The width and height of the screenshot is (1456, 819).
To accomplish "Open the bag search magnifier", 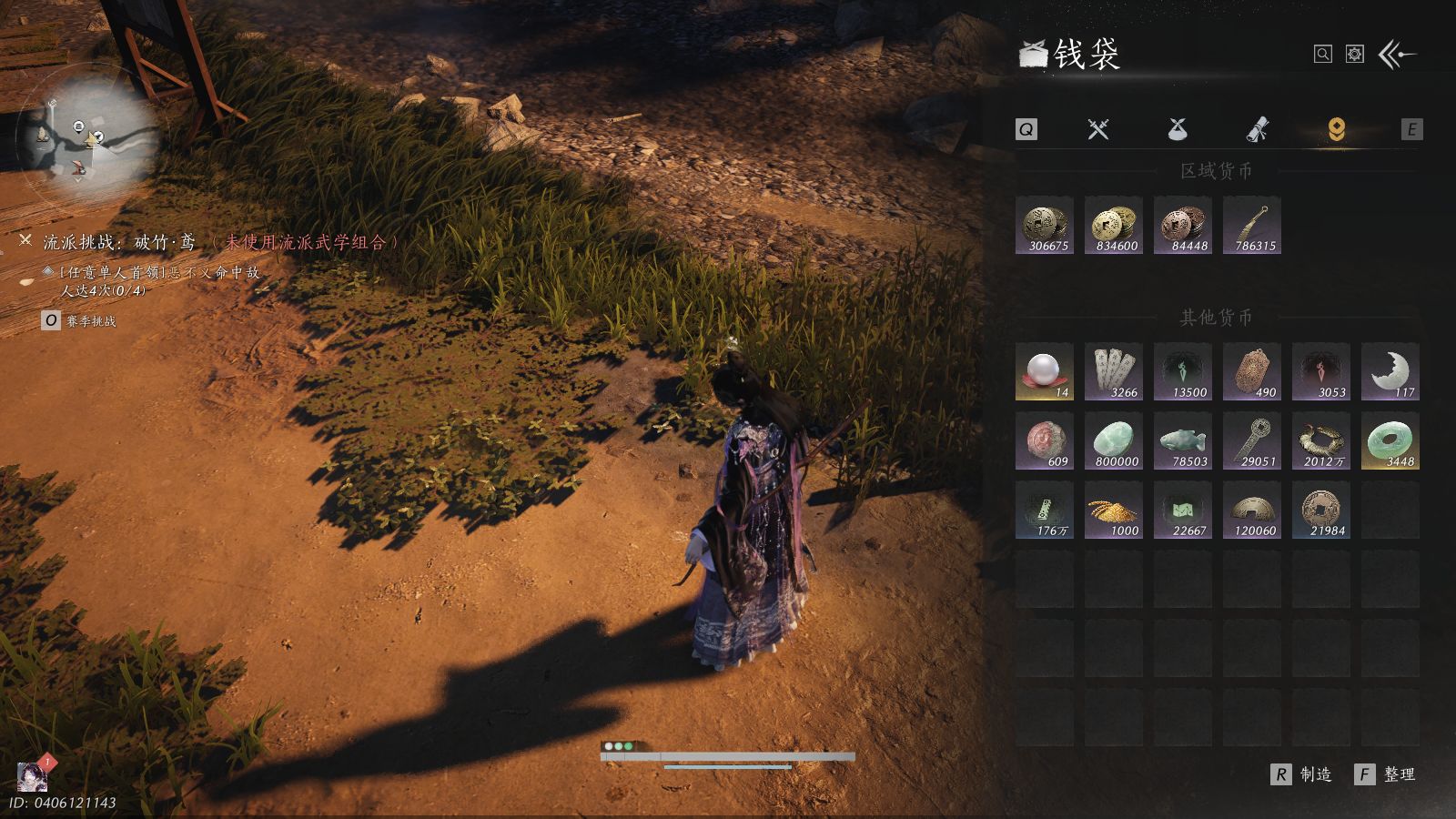I will [x=1323, y=55].
